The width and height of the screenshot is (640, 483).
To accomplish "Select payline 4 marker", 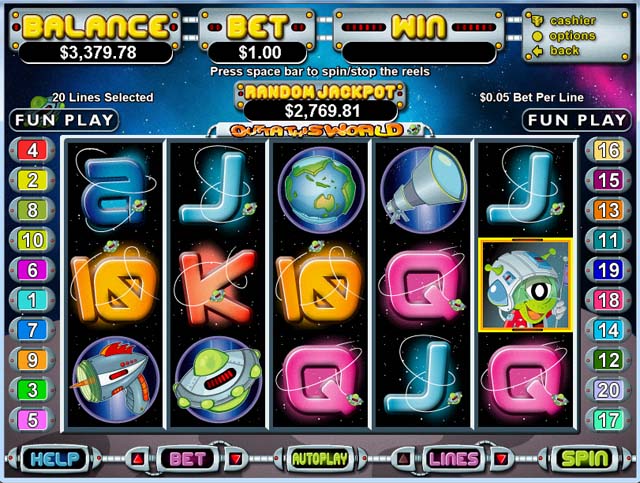I will [32, 151].
